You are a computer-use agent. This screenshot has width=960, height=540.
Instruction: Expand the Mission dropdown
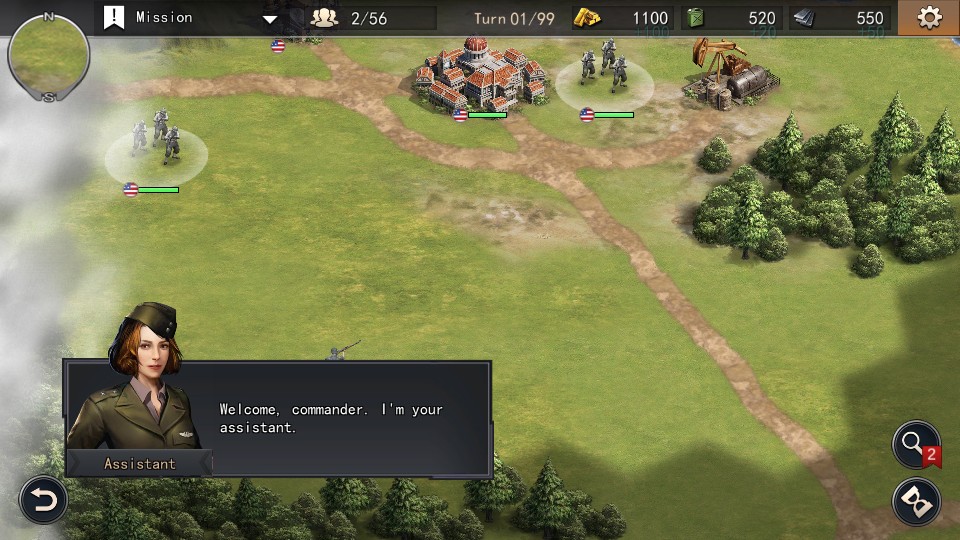pyautogui.click(x=269, y=18)
